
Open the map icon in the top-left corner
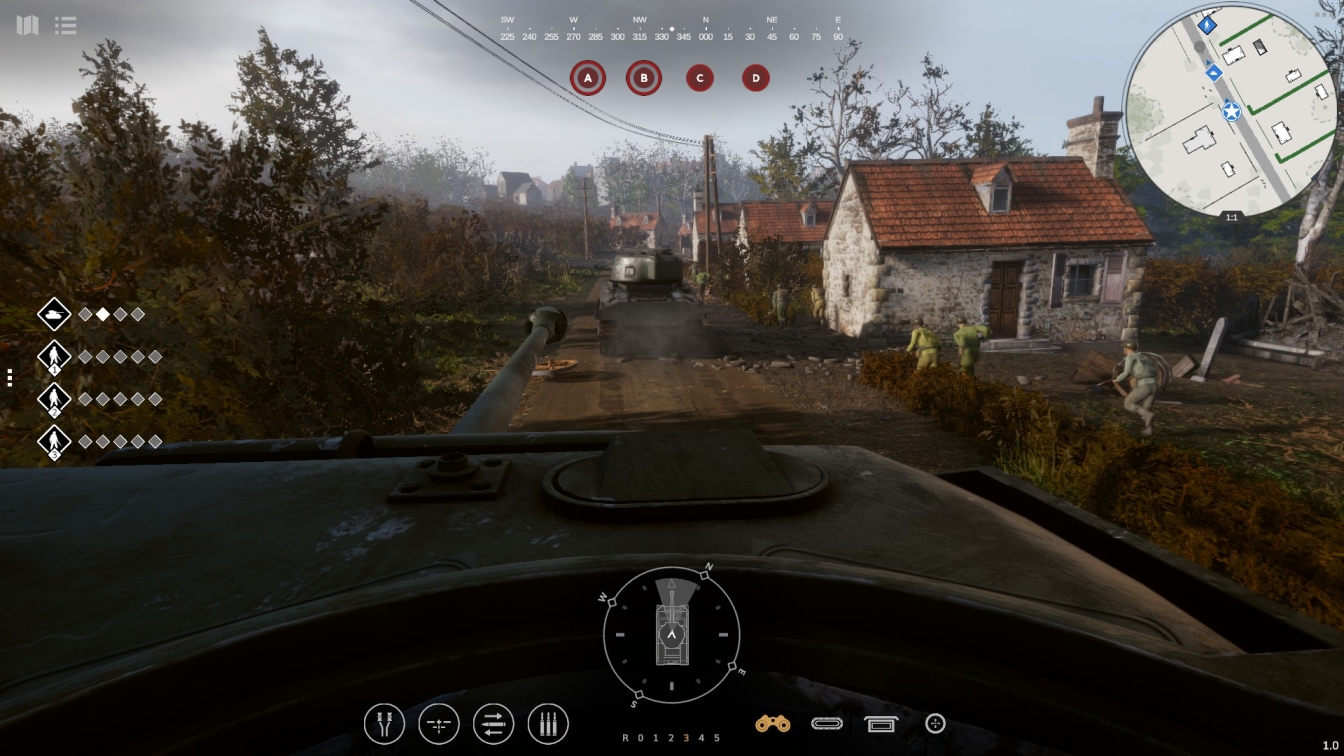(x=27, y=25)
